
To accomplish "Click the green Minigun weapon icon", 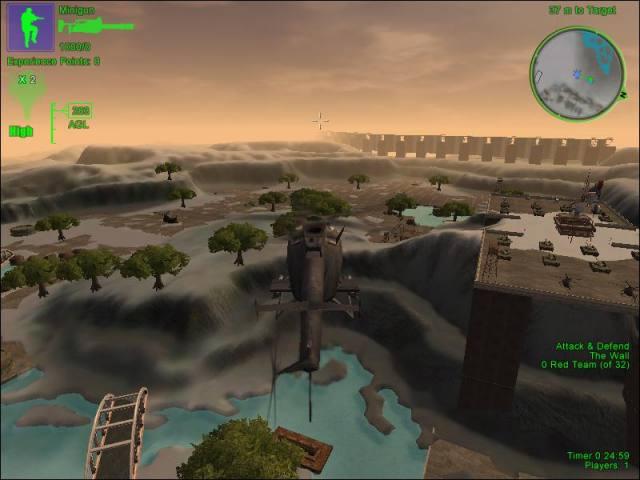I will pyautogui.click(x=95, y=27).
